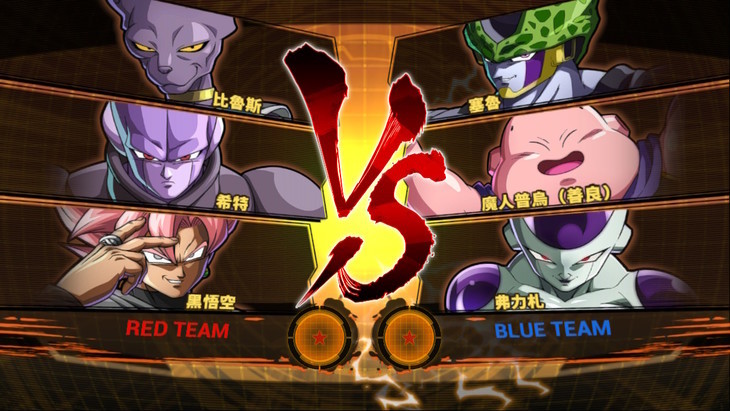This screenshot has width=730, height=411.
Task: Click the dragon ball emblem beside BLUE TEAM
Action: (x=410, y=336)
